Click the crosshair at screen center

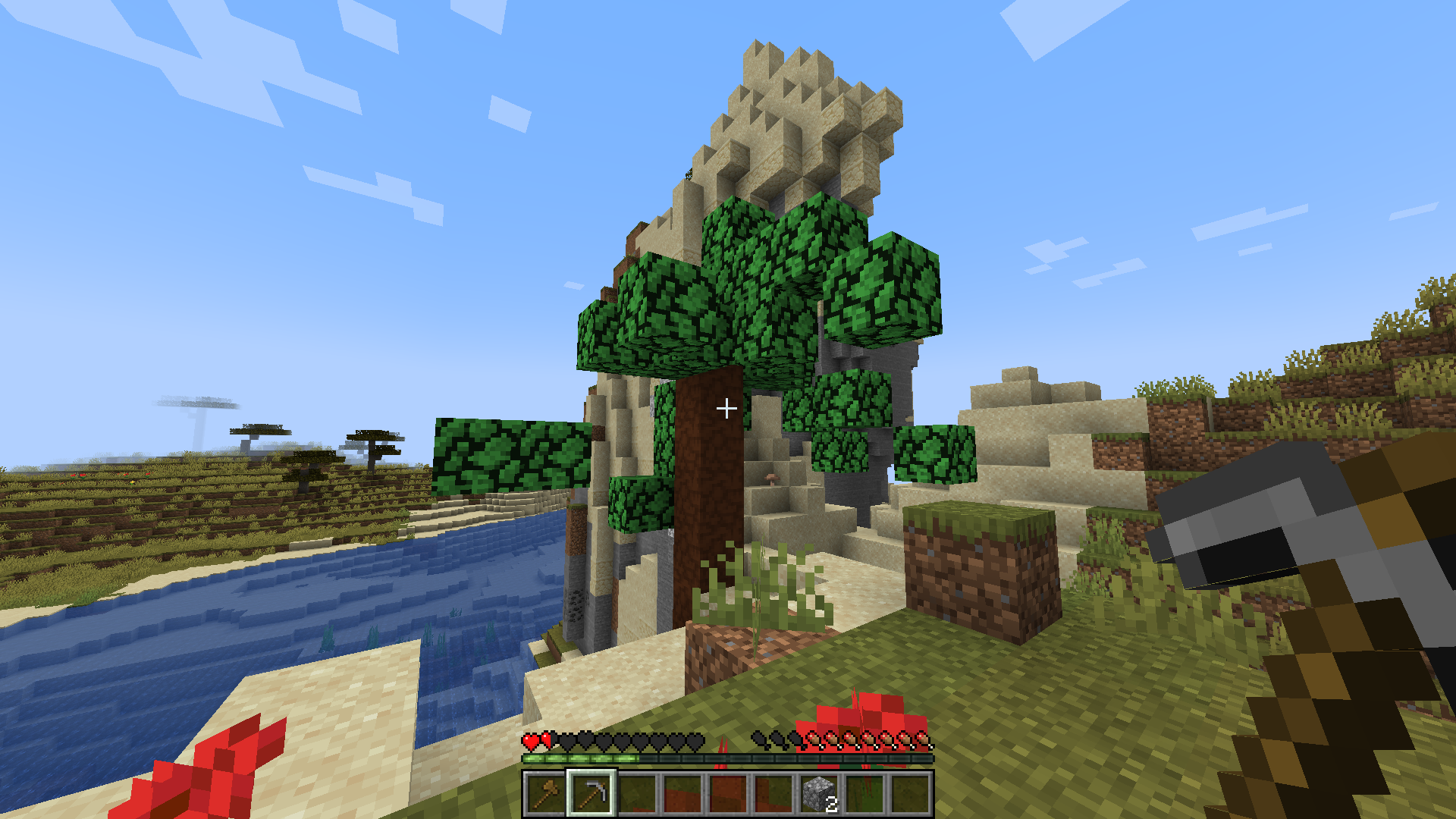point(727,408)
